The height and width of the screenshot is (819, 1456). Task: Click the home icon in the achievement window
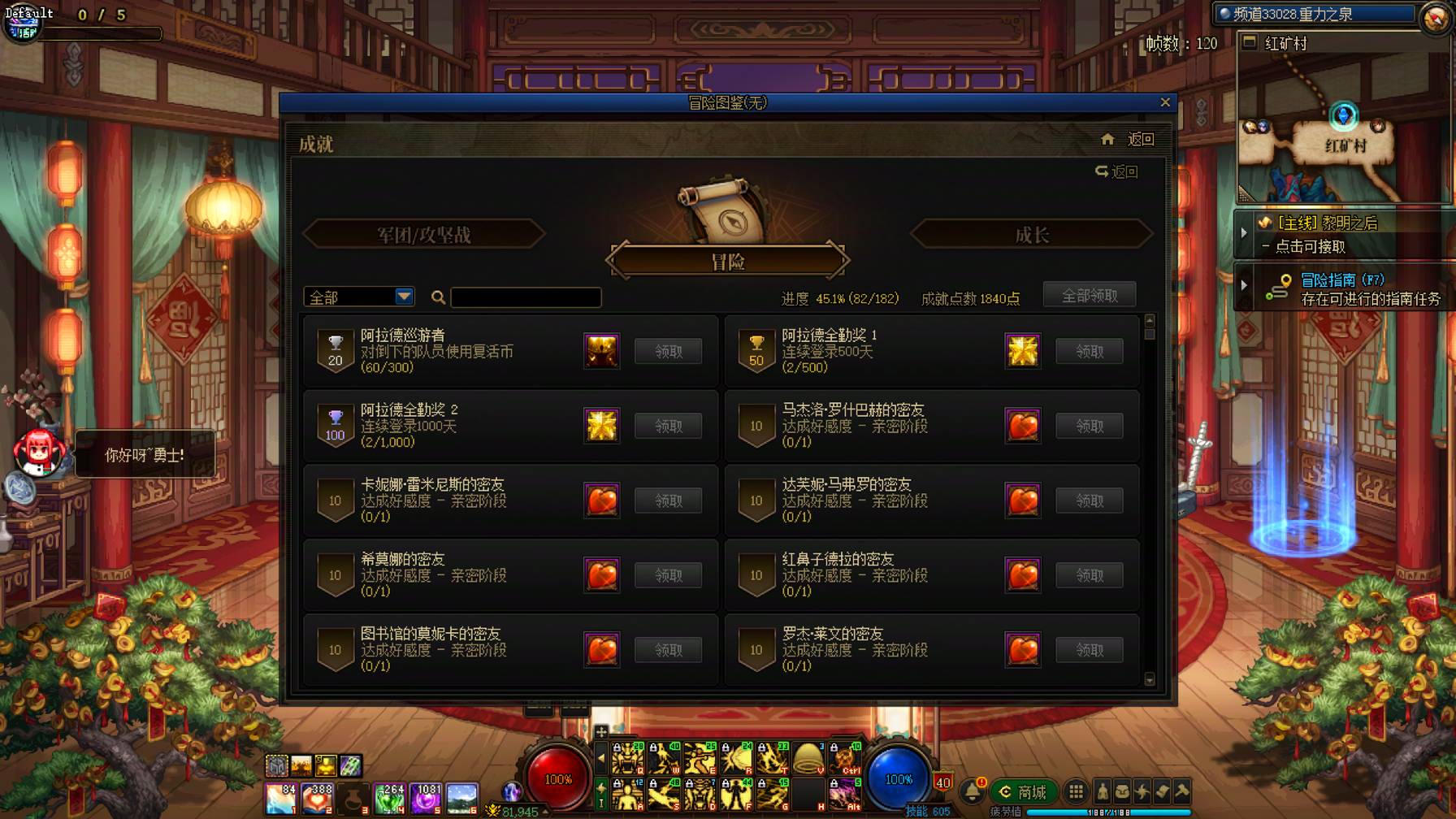pos(1107,139)
